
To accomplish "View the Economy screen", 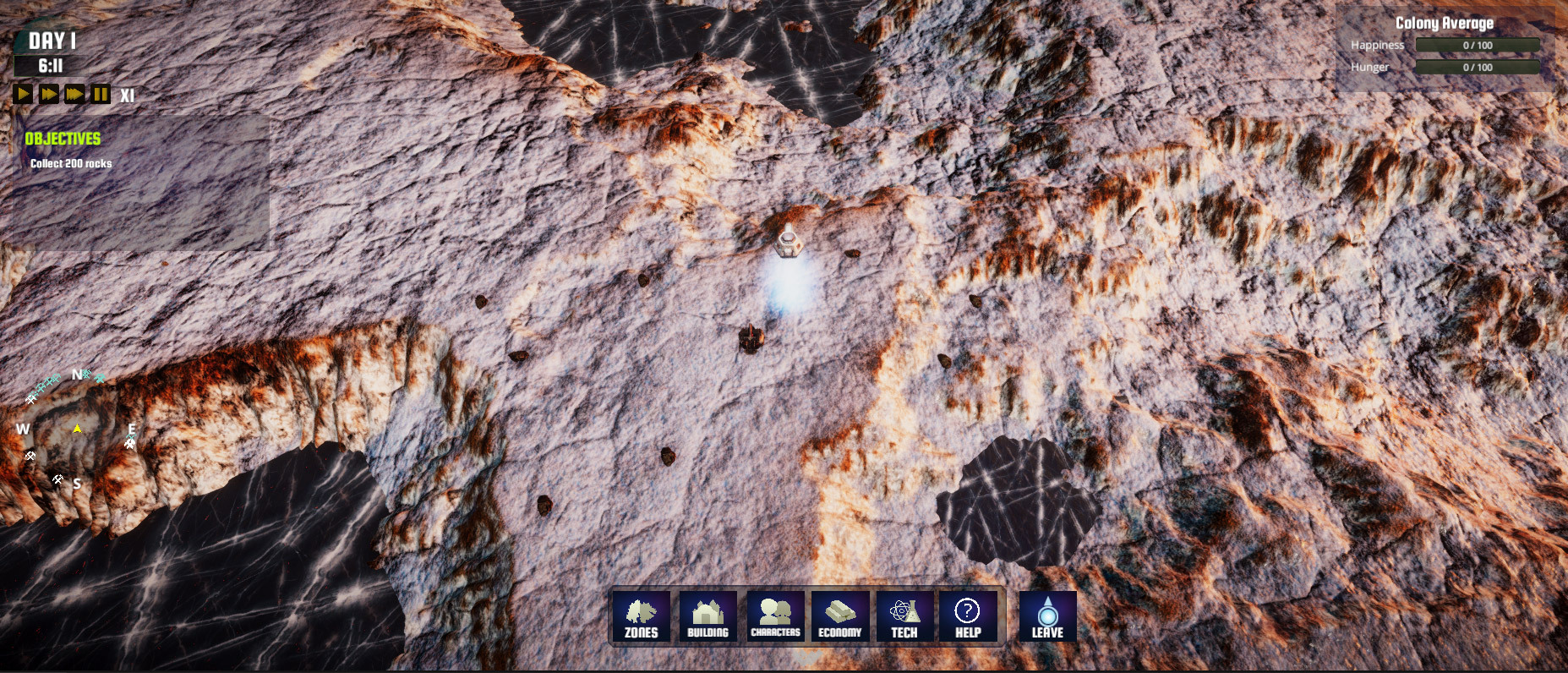I will [x=839, y=617].
